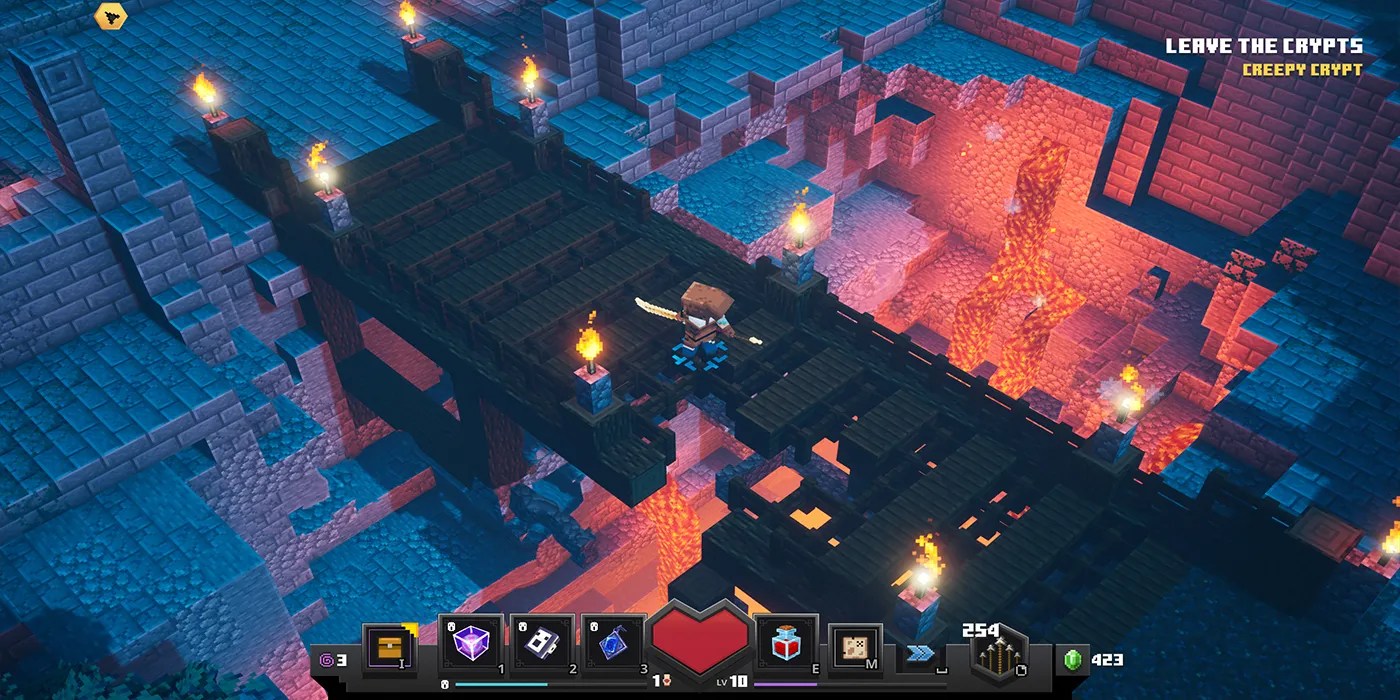Click the orange hexagon objective marker
This screenshot has height=700, width=1400.
tap(108, 15)
